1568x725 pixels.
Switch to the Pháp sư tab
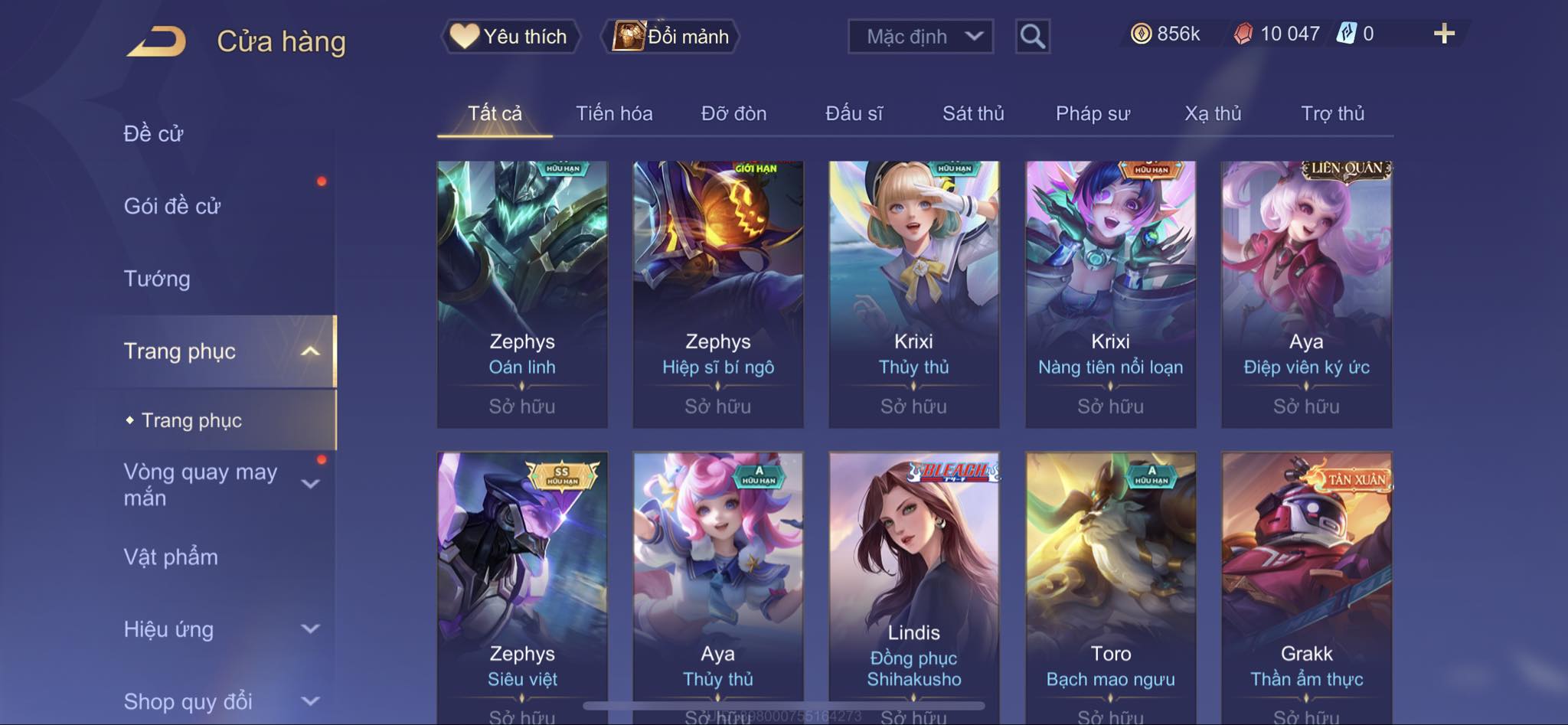coord(1093,113)
